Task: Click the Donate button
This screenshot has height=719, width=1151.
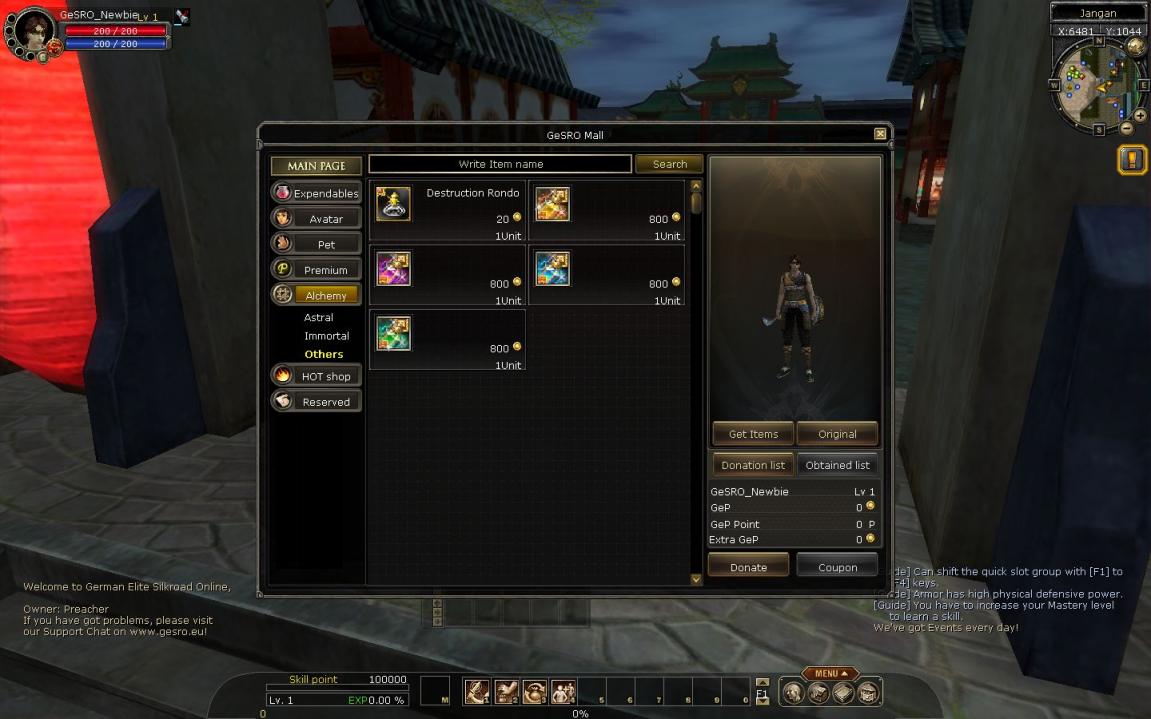Action: tap(748, 567)
